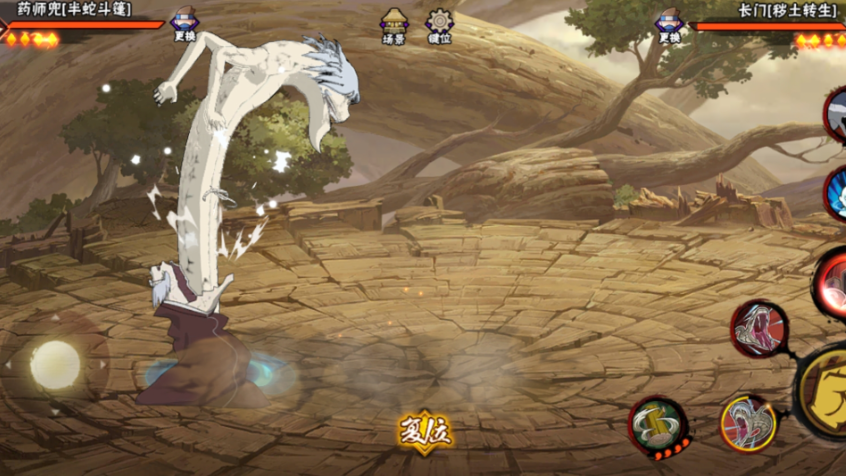Tap the 复位 reset position button
Screen dimensions: 846x476
[424, 432]
